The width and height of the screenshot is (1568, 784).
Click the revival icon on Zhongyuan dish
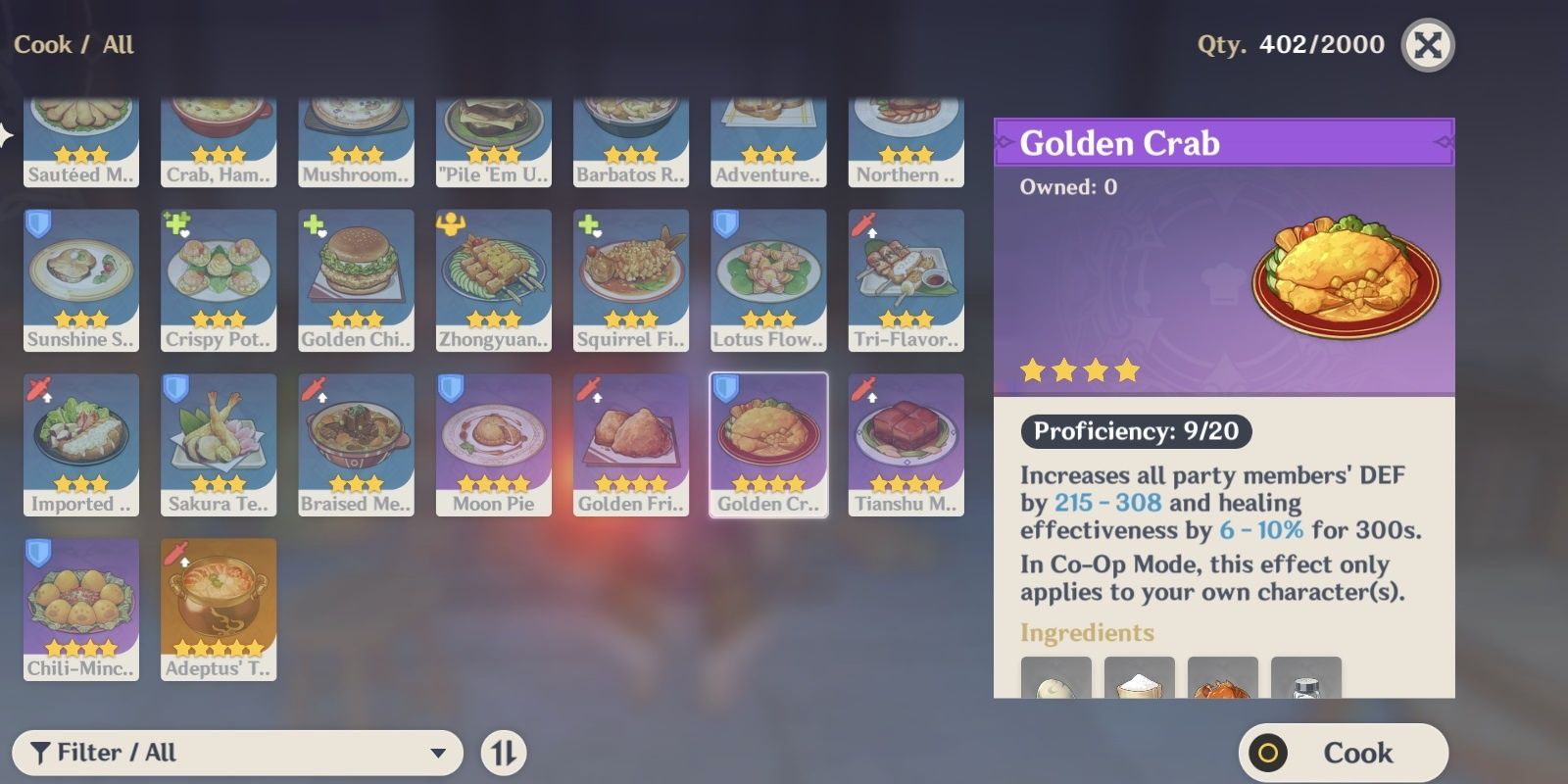coord(450,222)
